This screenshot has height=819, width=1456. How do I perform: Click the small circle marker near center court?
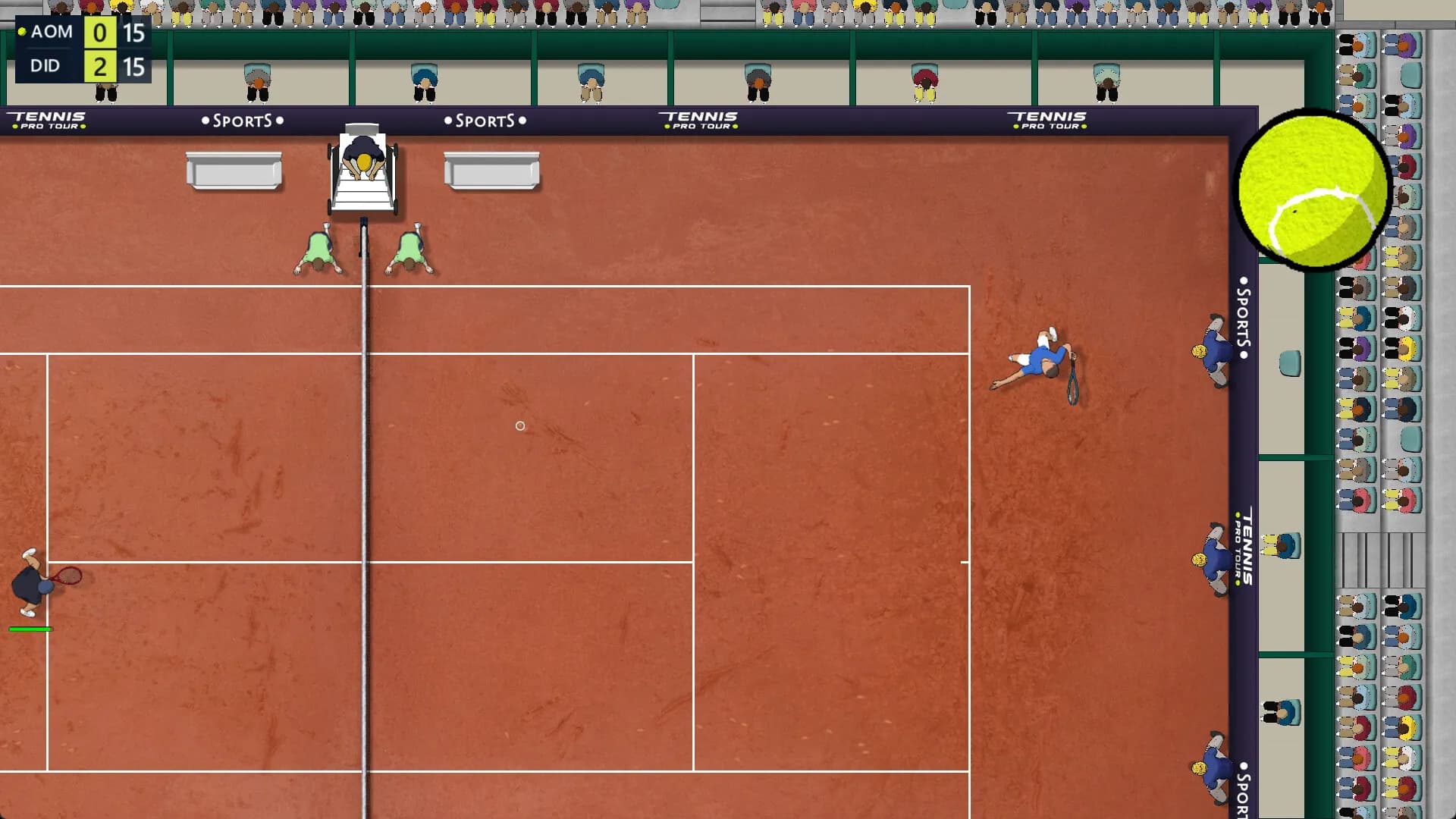[x=520, y=426]
